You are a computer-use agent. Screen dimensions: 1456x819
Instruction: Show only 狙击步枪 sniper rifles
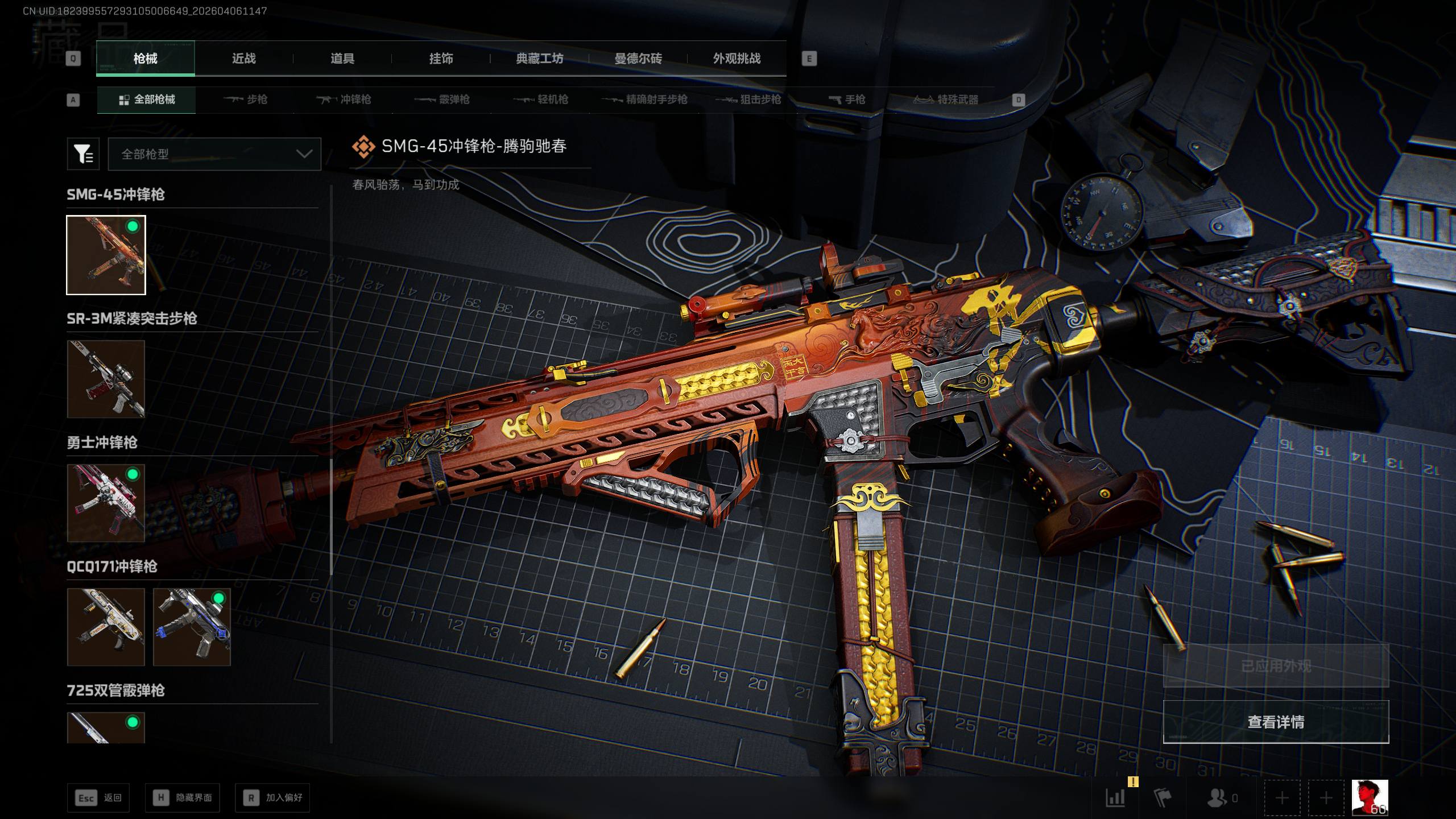[x=748, y=100]
